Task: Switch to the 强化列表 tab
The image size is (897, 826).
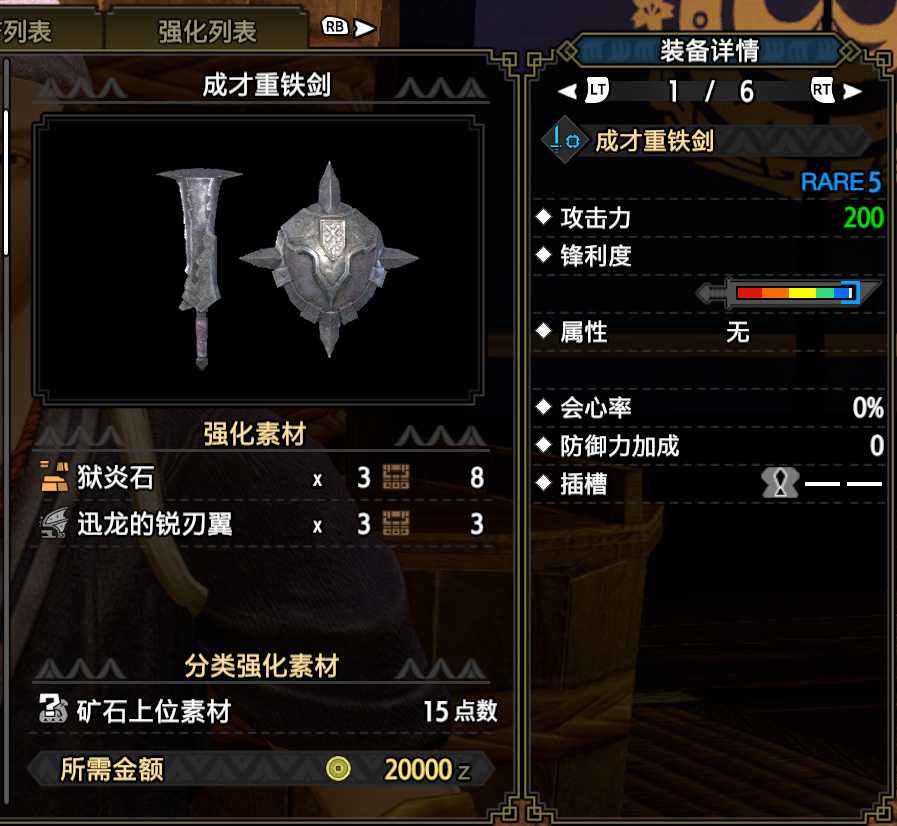Action: point(207,31)
